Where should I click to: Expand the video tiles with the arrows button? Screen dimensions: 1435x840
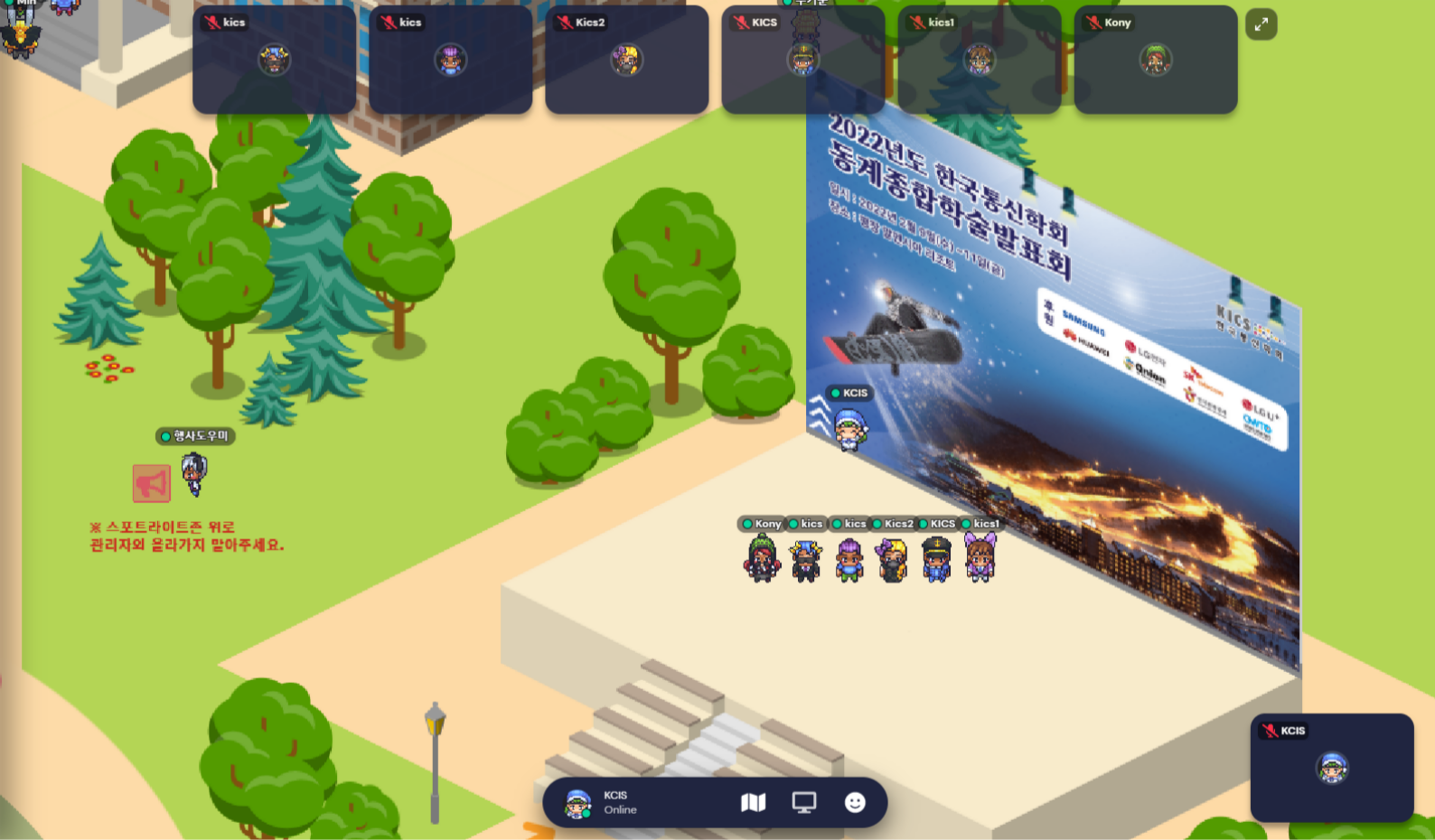tap(1261, 24)
